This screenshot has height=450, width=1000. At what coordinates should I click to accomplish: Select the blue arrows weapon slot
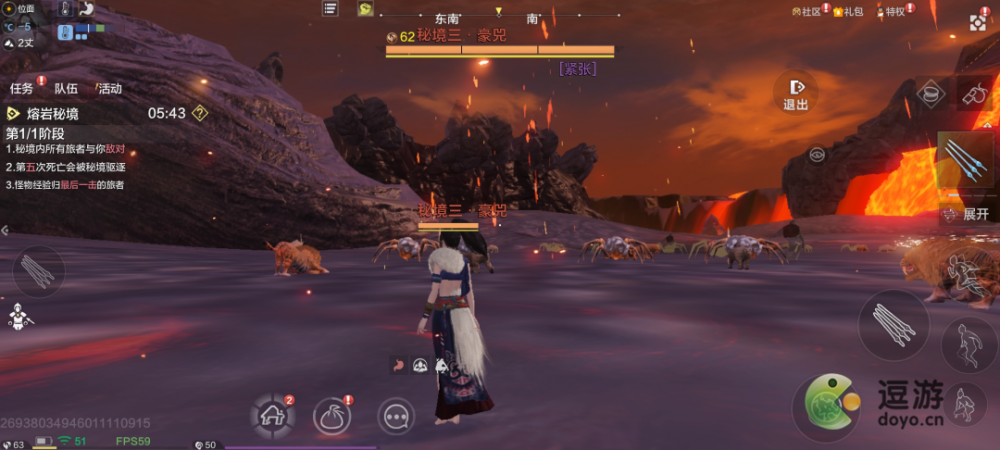coord(968,161)
